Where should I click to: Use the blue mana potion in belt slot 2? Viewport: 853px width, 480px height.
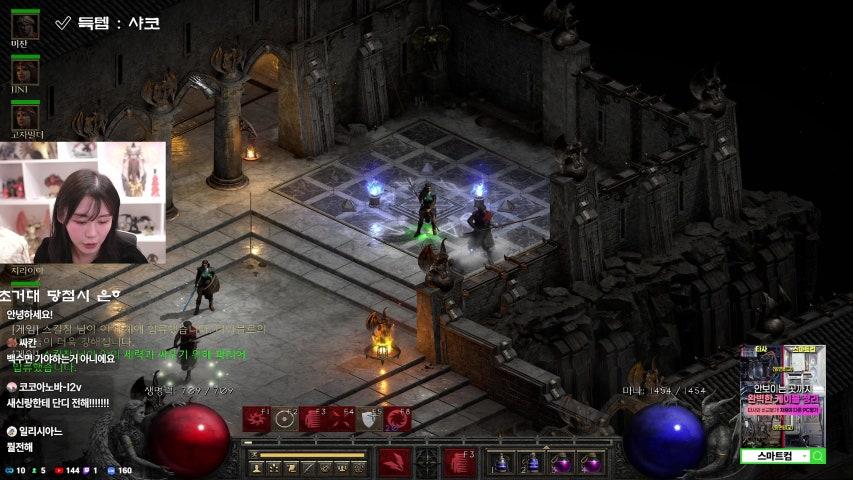(x=533, y=463)
